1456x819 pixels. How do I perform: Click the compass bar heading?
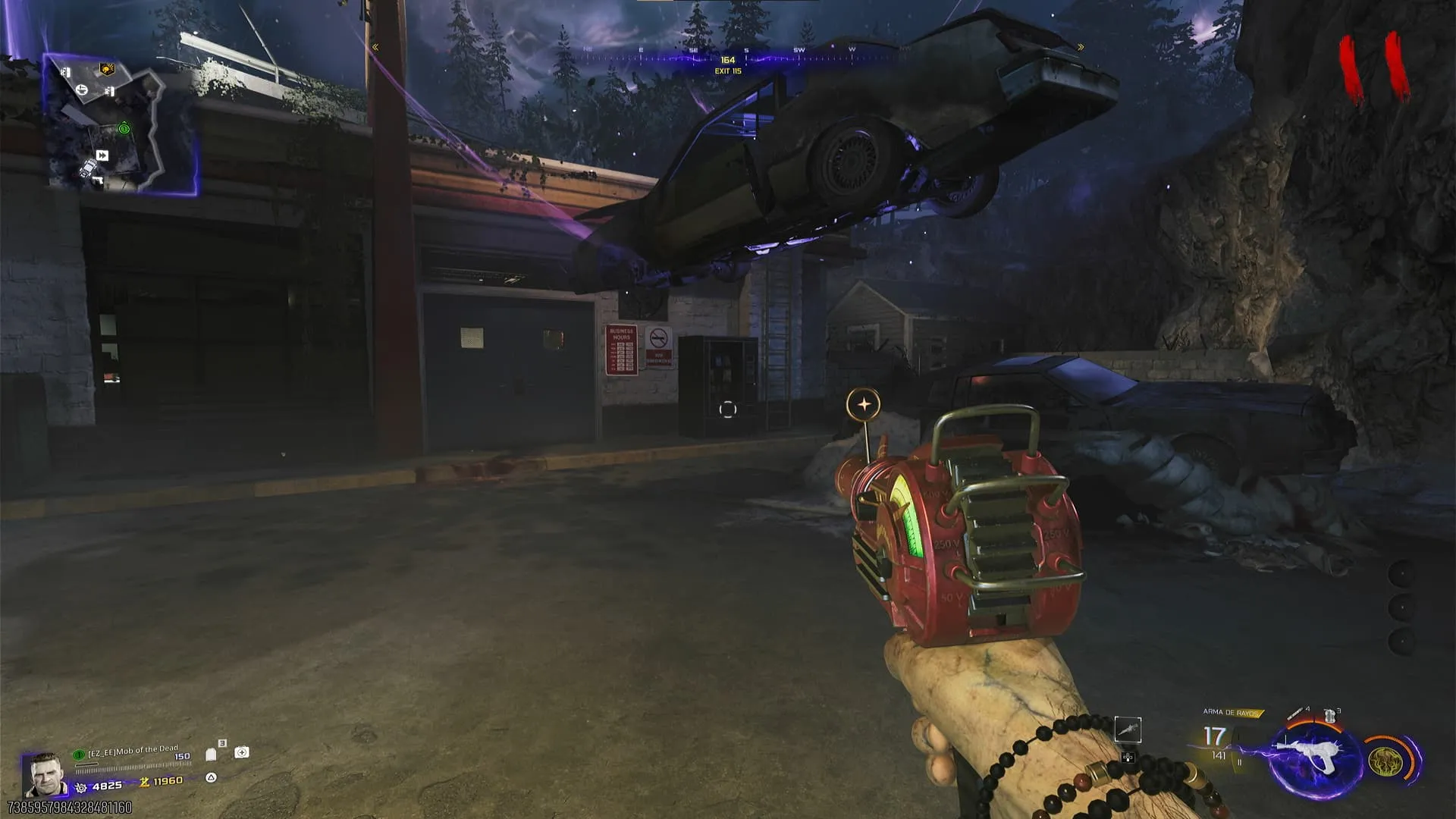pyautogui.click(x=727, y=60)
